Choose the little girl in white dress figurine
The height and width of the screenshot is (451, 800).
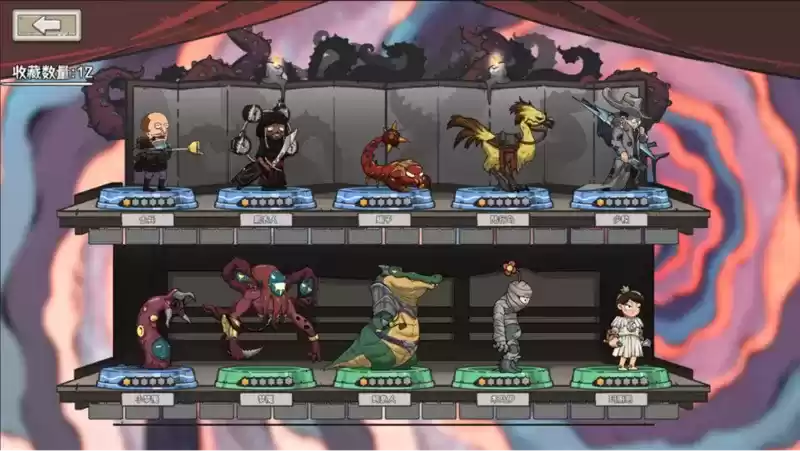point(626,331)
